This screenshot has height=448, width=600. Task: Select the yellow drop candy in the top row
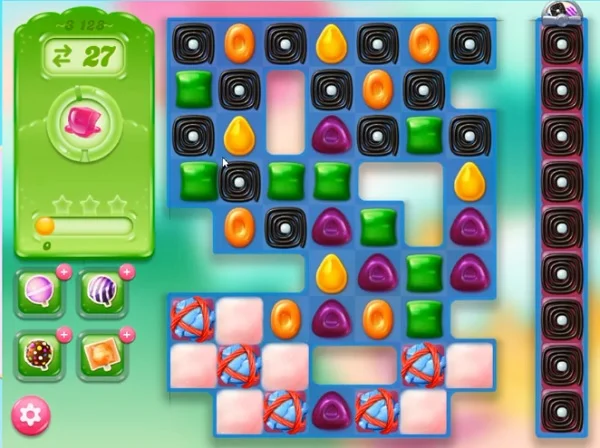tap(330, 43)
